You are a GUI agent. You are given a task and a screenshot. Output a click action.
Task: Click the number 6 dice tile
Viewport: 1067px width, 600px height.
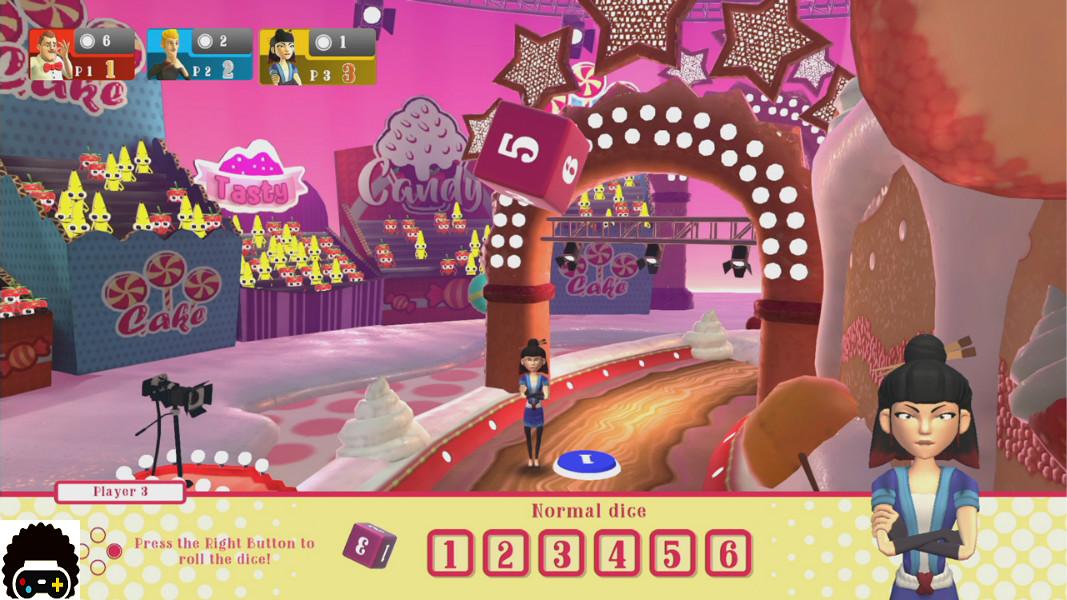(728, 553)
